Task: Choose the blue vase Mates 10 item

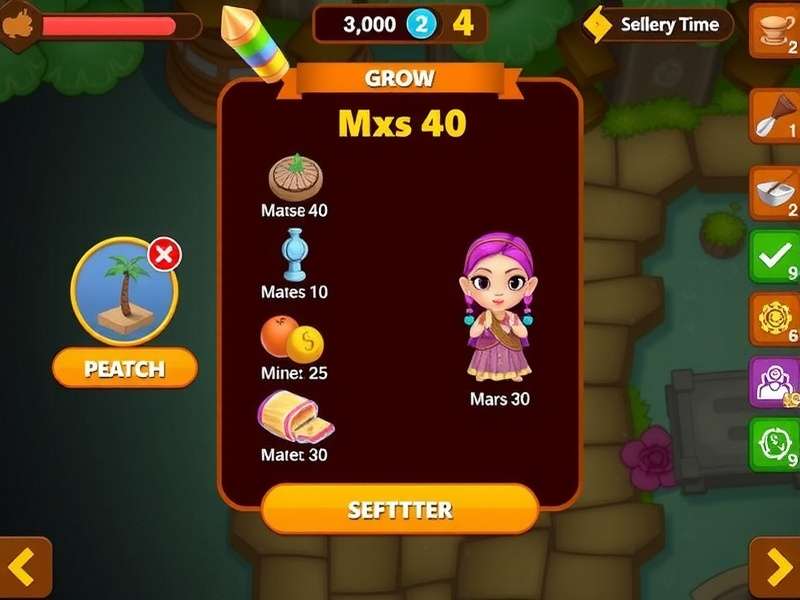Action: point(295,254)
